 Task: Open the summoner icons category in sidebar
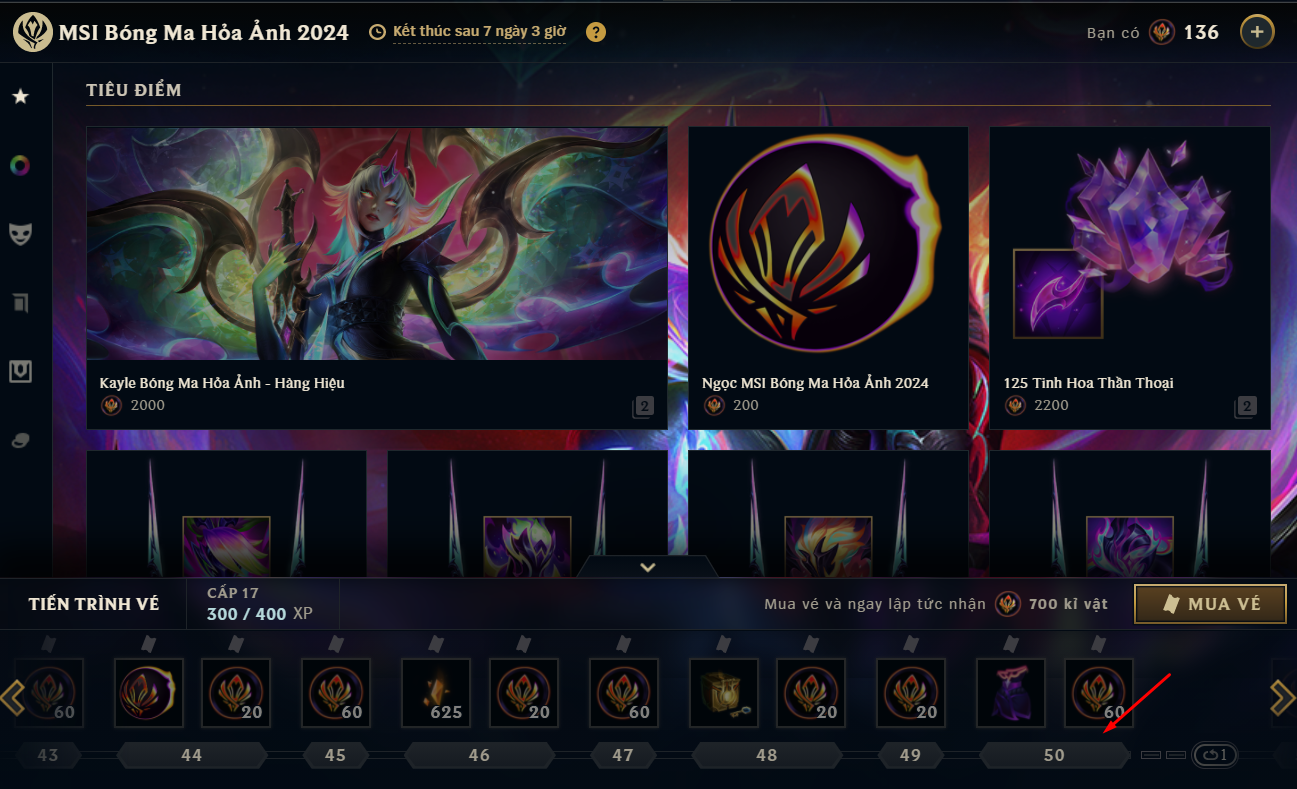21,302
